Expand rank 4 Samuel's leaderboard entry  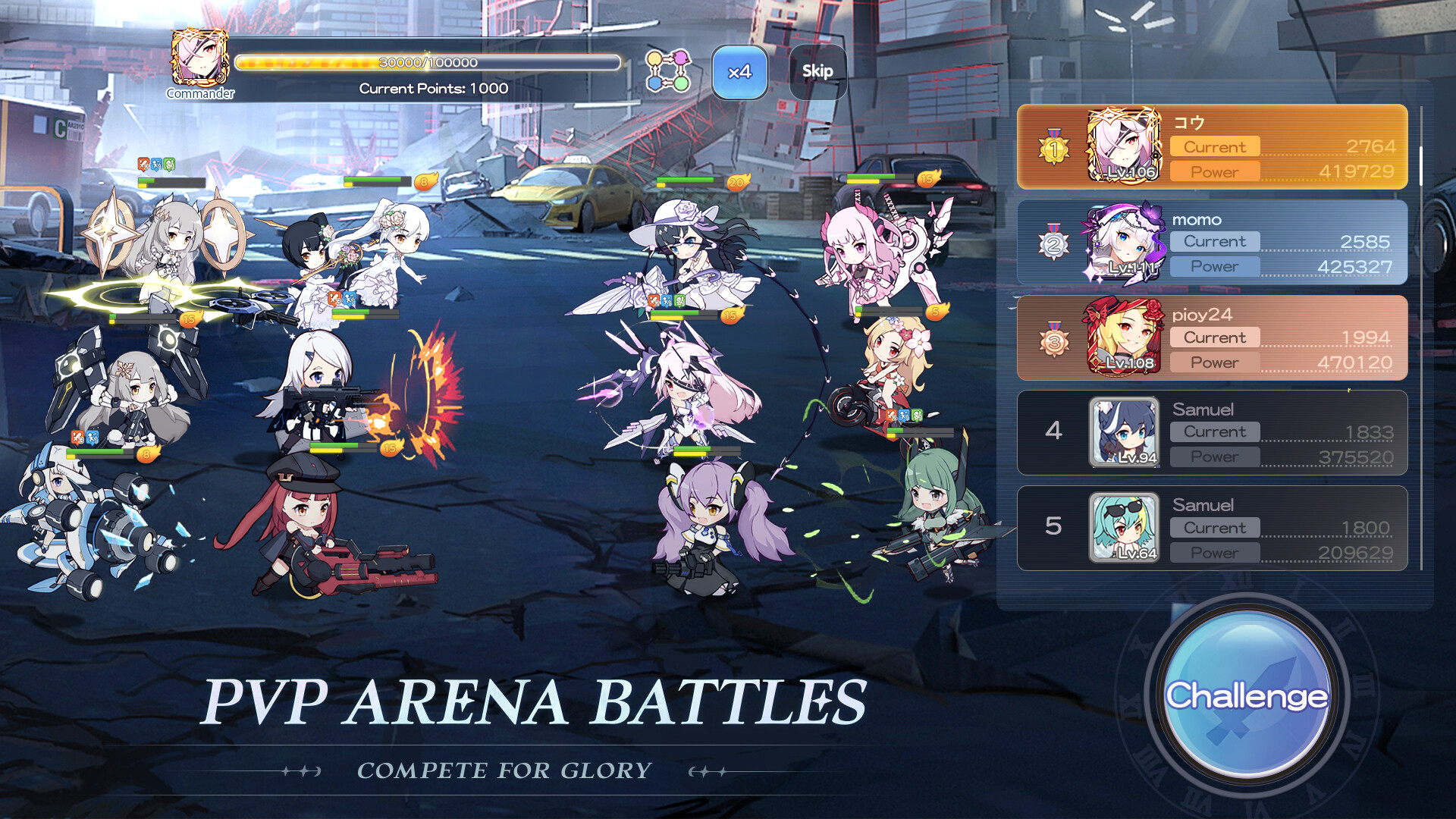pyautogui.click(x=1289, y=432)
